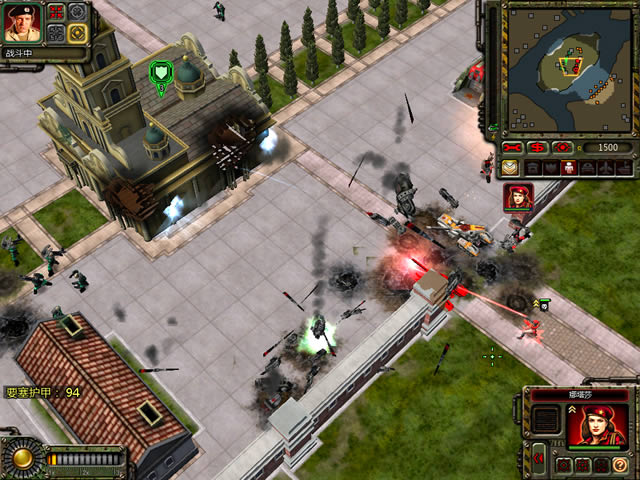Click the minimap battlefield overview
Viewport: 640px width, 480px height.
(568, 68)
